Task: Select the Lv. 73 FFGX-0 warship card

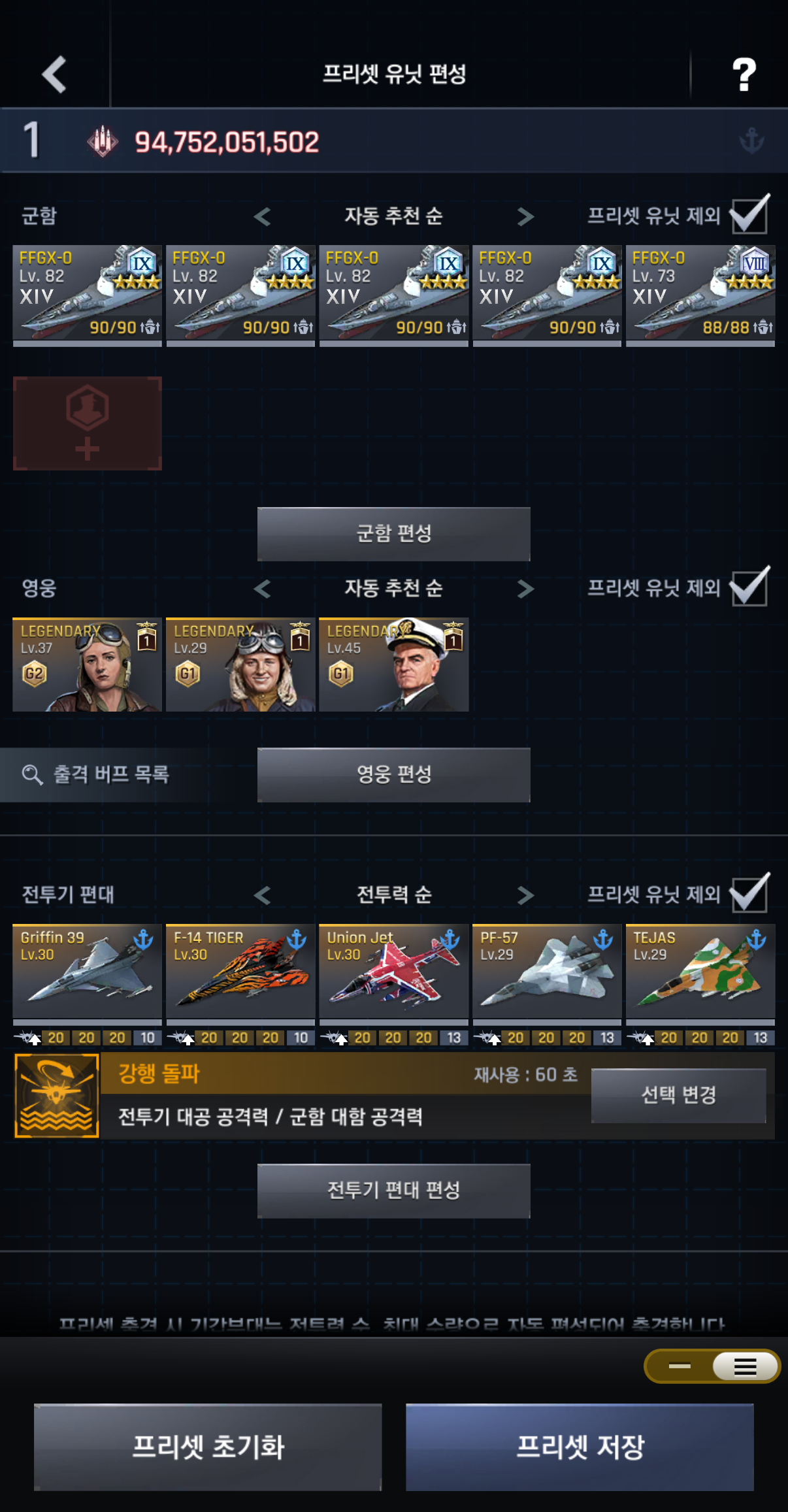Action: point(700,295)
